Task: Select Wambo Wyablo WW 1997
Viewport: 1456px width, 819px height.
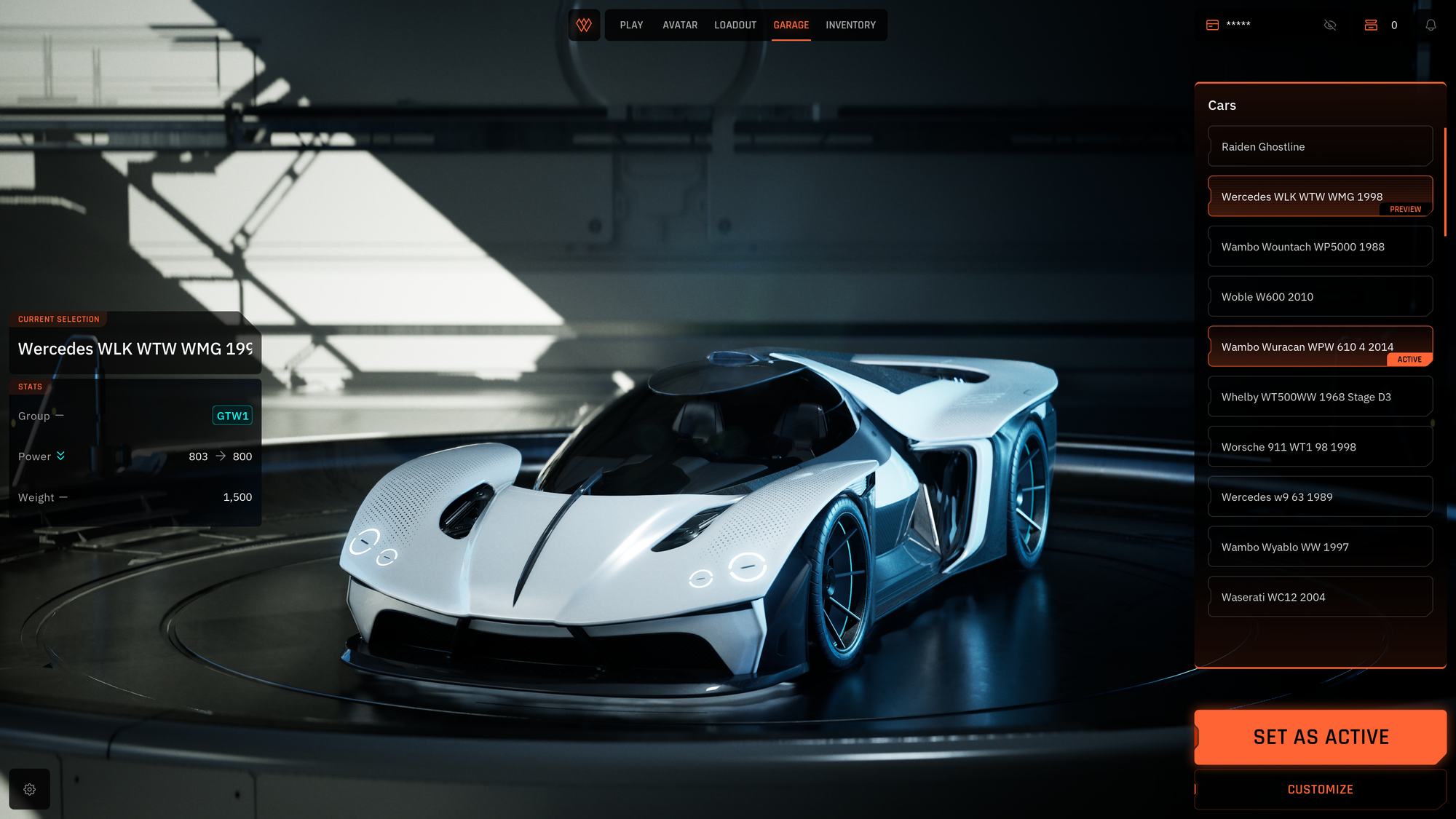Action: (1320, 547)
